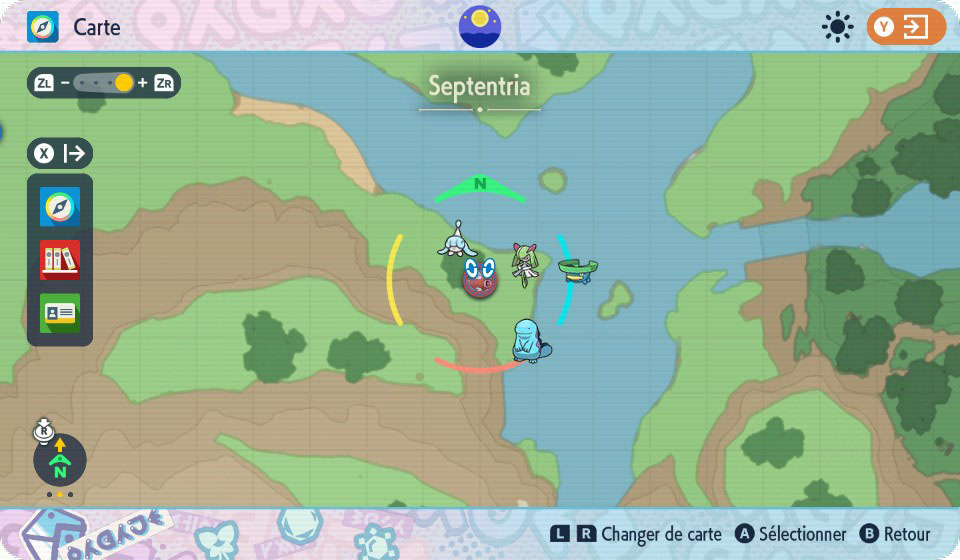Select the Kirlia map marker

tap(523, 263)
